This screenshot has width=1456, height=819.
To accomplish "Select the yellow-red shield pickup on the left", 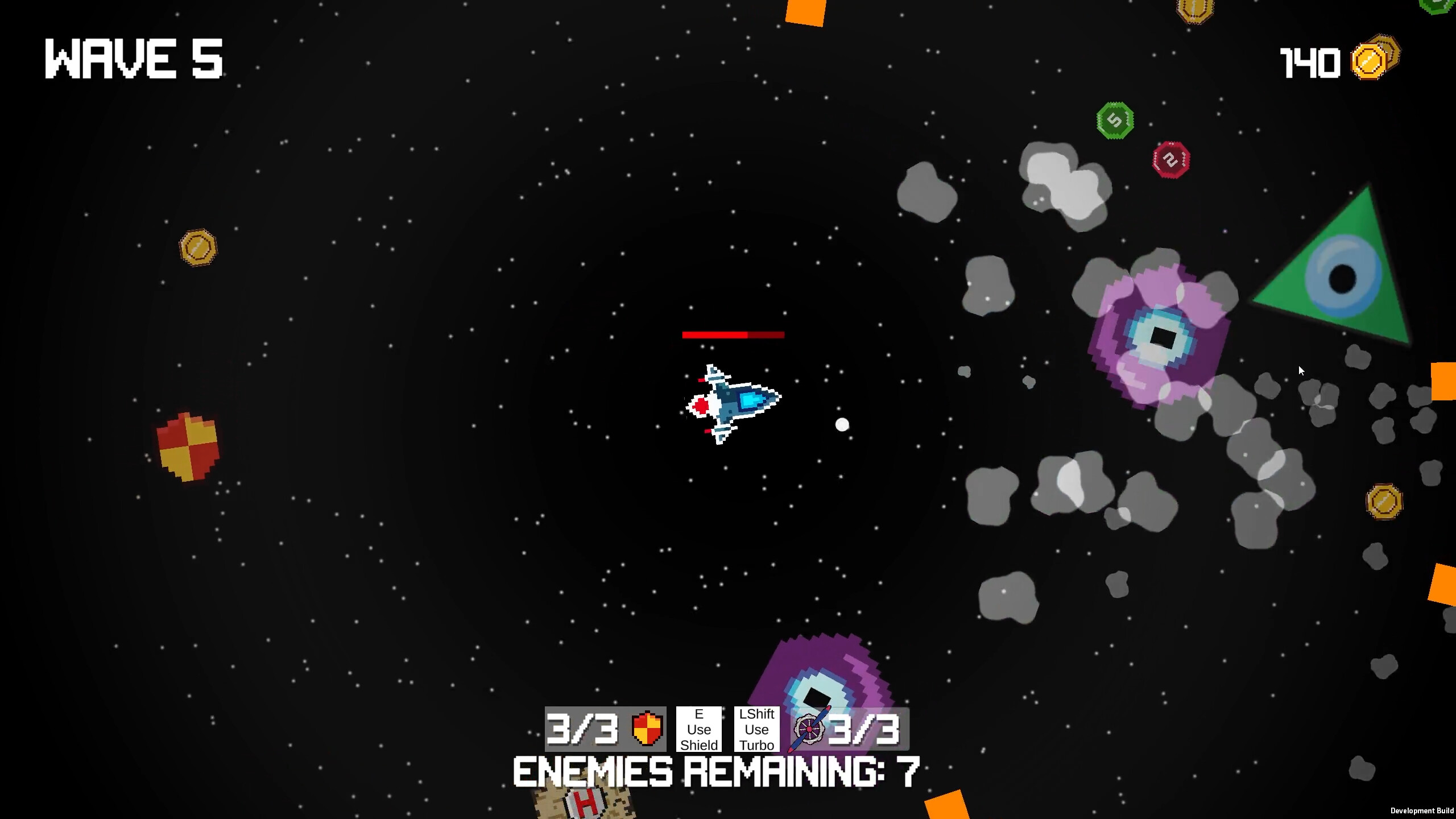I will pos(189,445).
